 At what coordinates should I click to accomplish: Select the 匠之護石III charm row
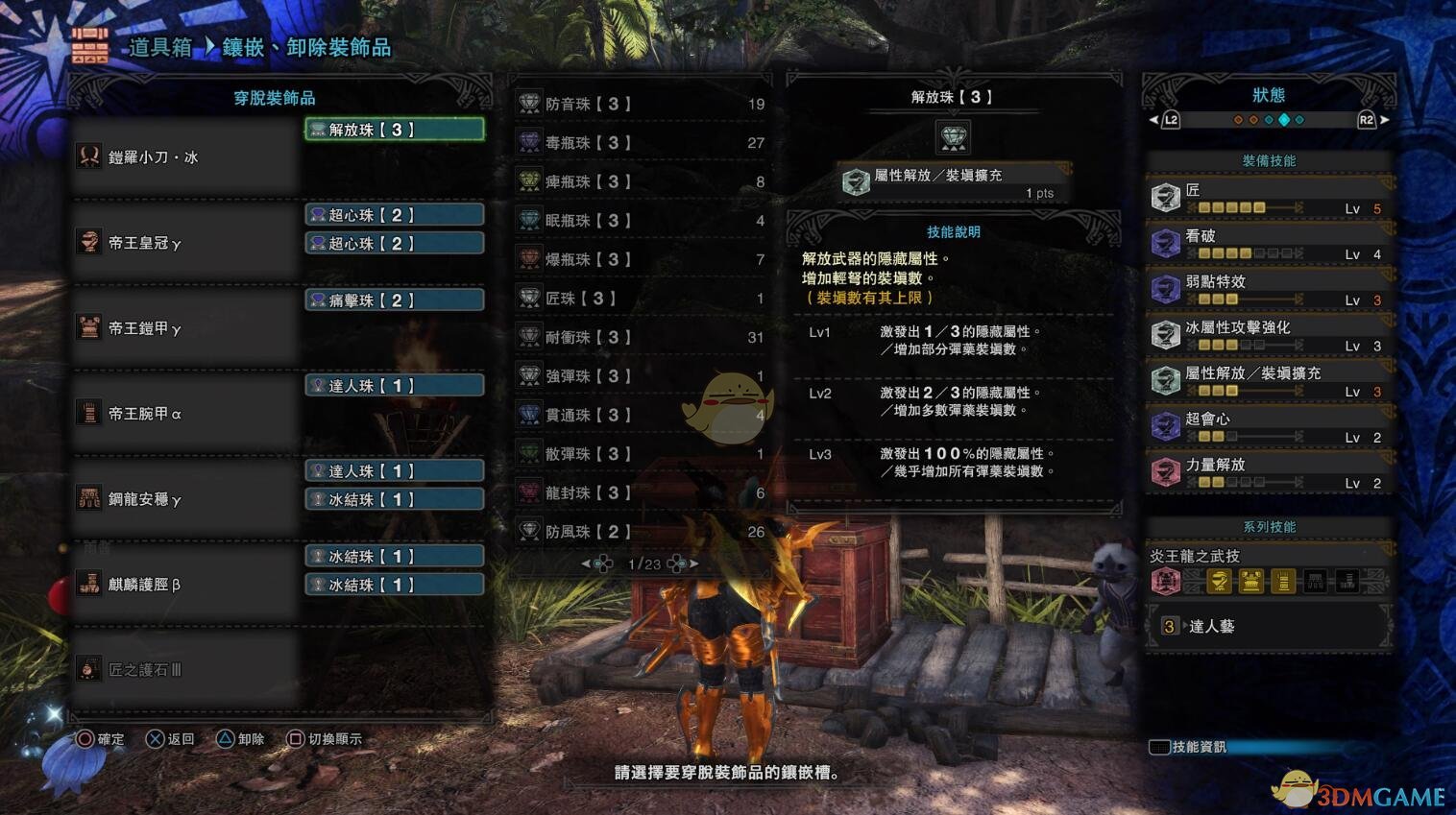(x=182, y=670)
